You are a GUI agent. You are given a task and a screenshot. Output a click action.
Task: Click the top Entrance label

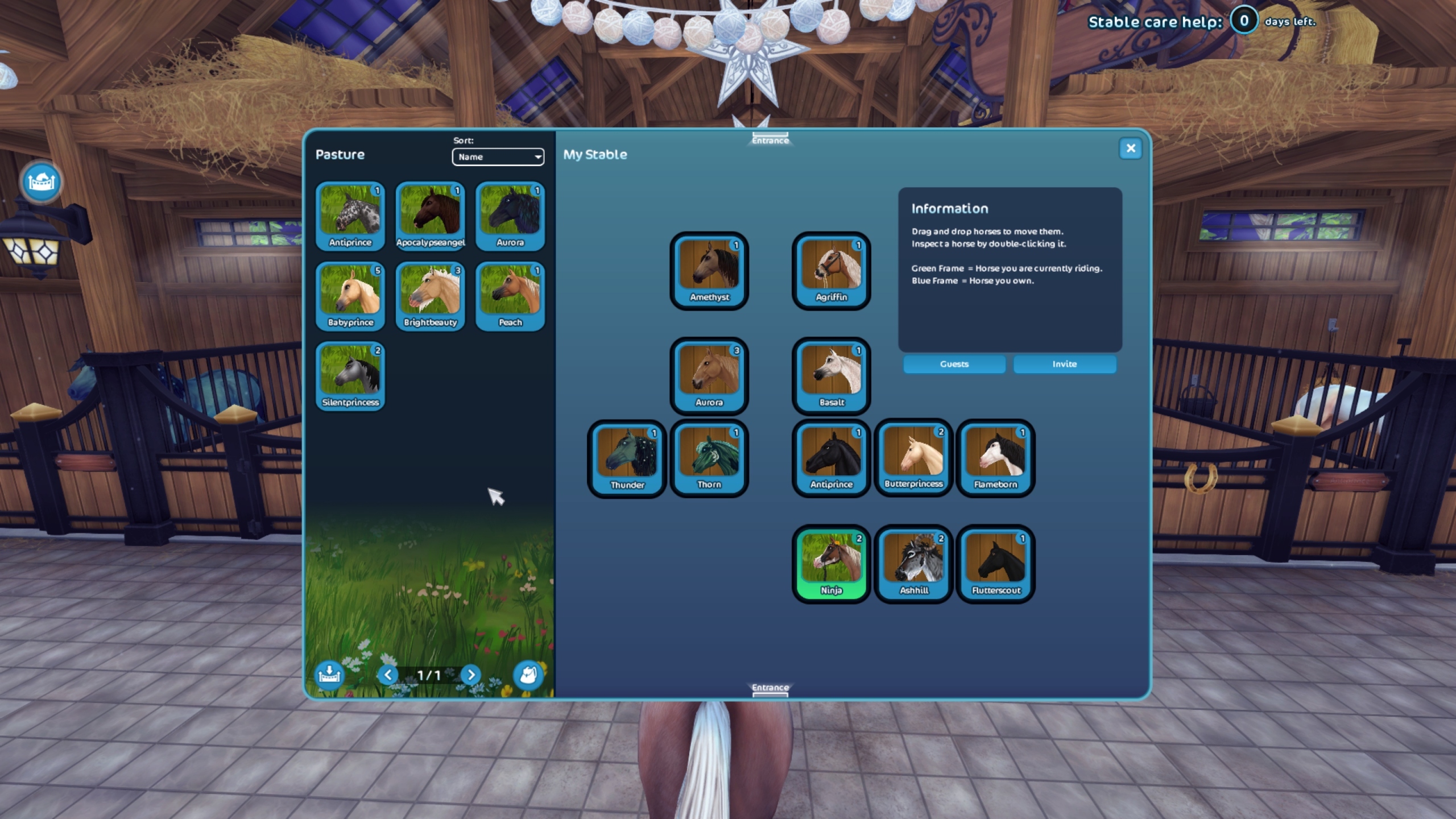770,138
